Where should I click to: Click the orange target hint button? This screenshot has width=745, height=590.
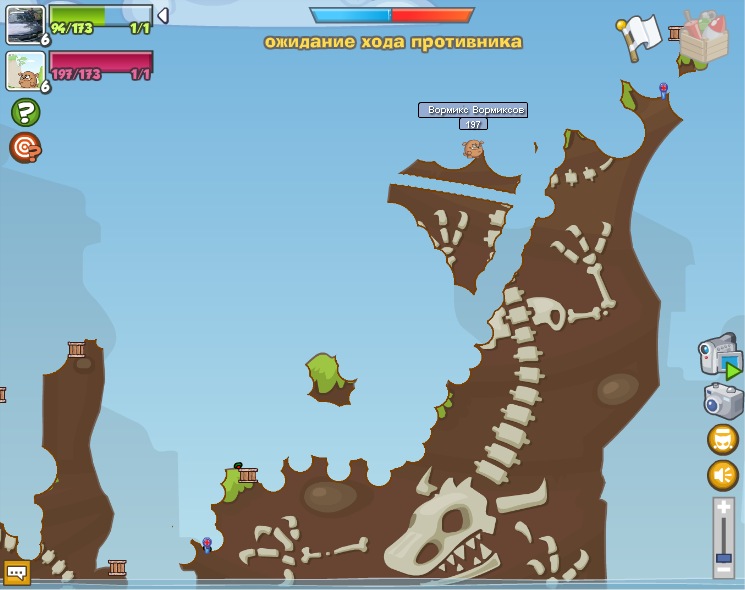click(25, 148)
